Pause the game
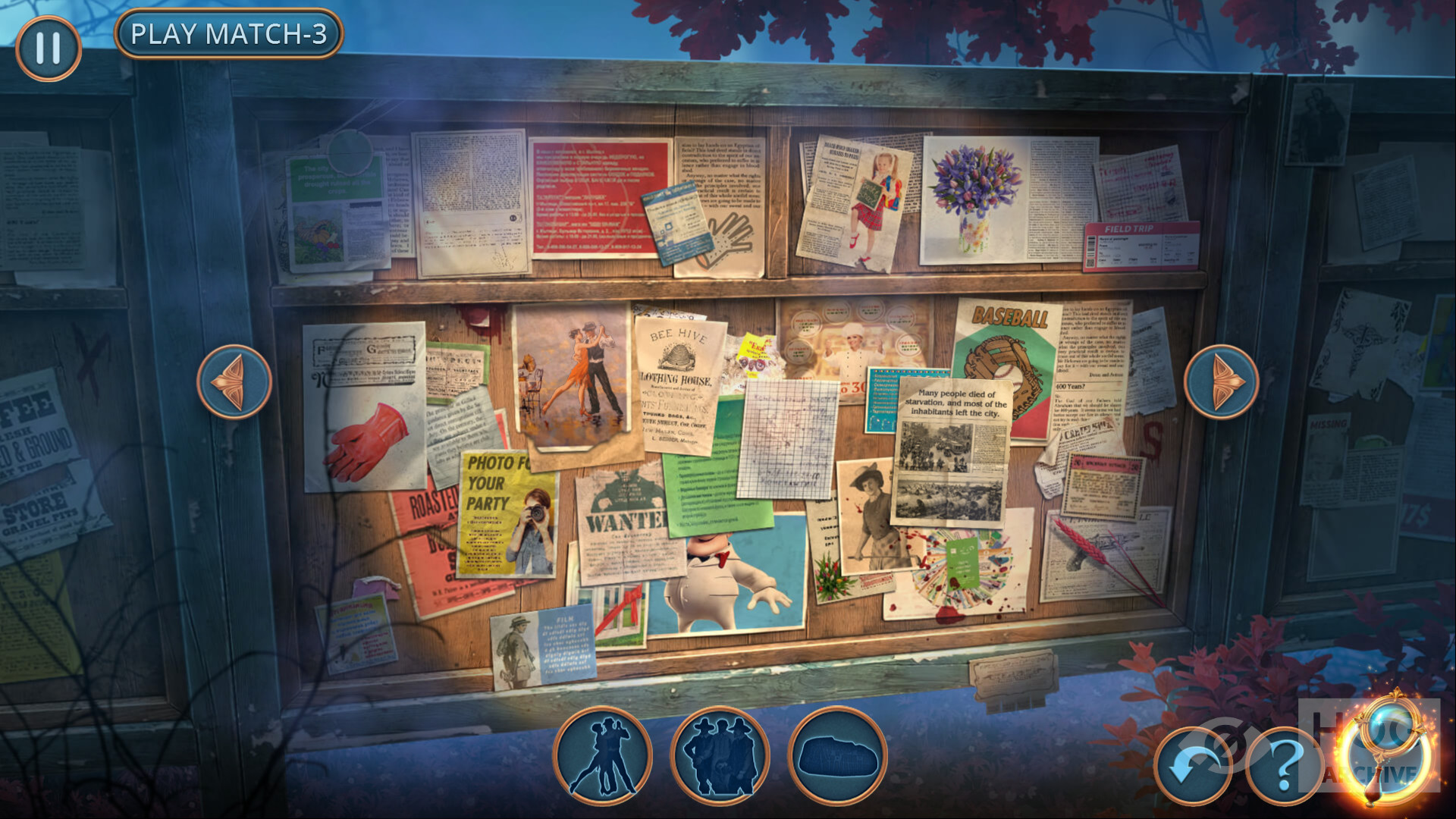This screenshot has height=819, width=1456. coord(49,49)
